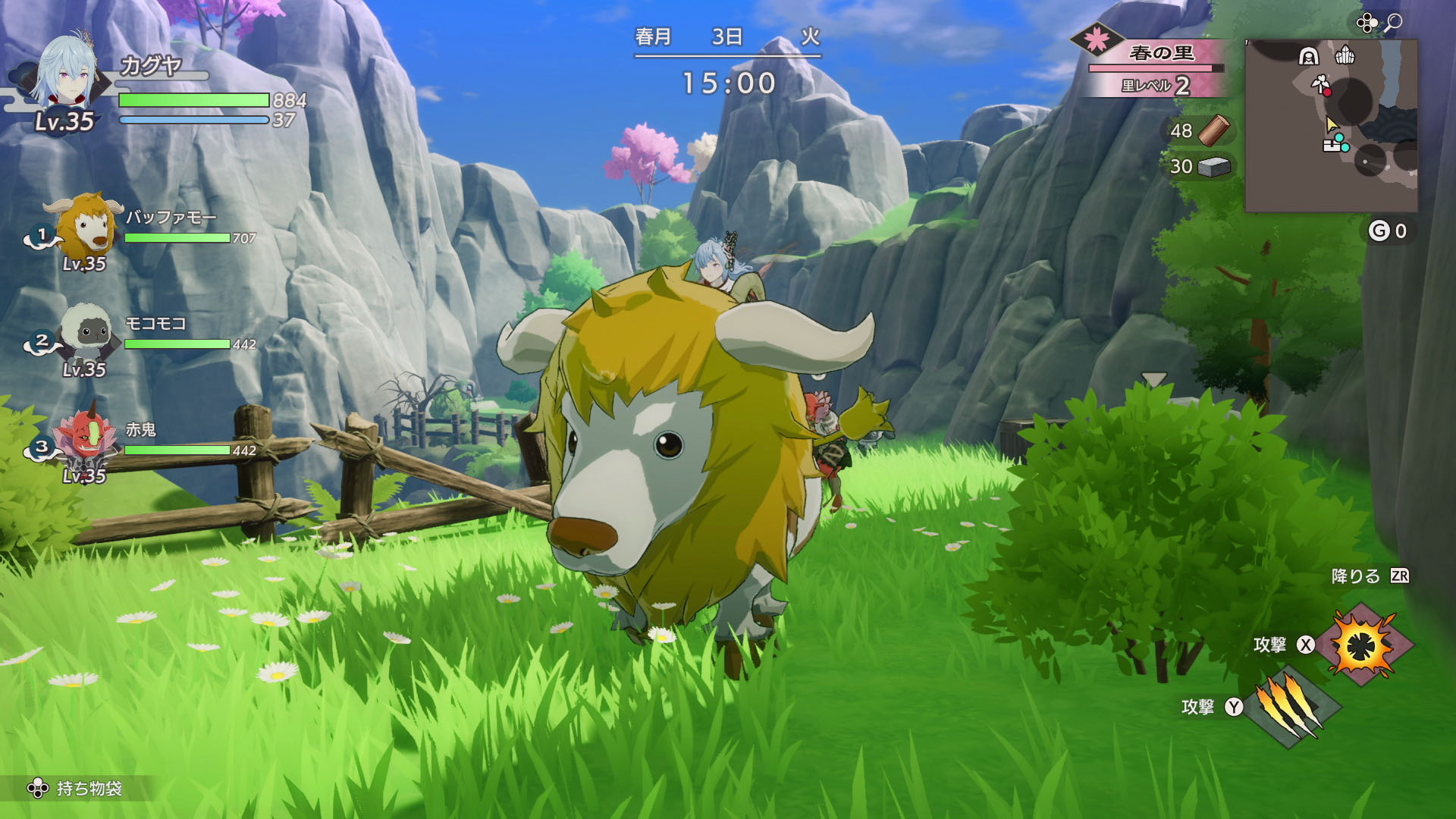Click the magnifier icon above the minimap

pos(1393,23)
